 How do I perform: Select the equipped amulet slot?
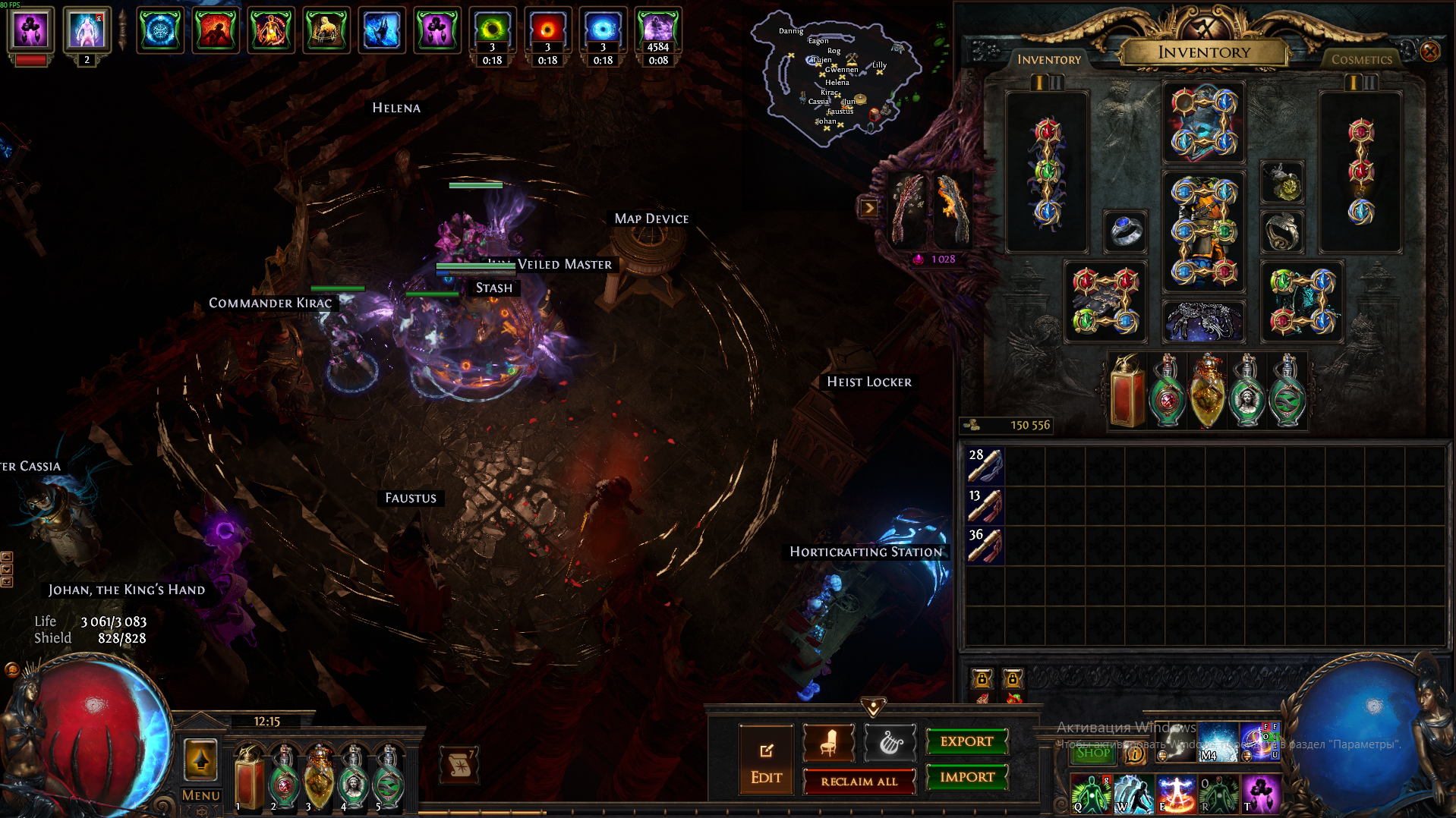click(1282, 183)
